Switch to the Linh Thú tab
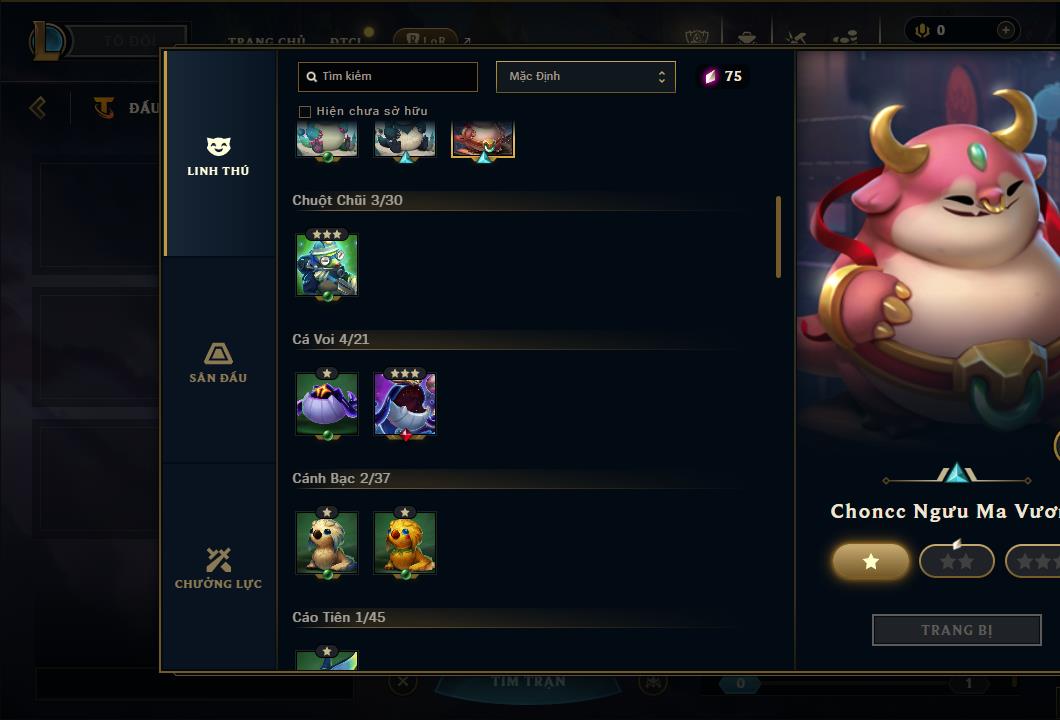 coord(218,156)
